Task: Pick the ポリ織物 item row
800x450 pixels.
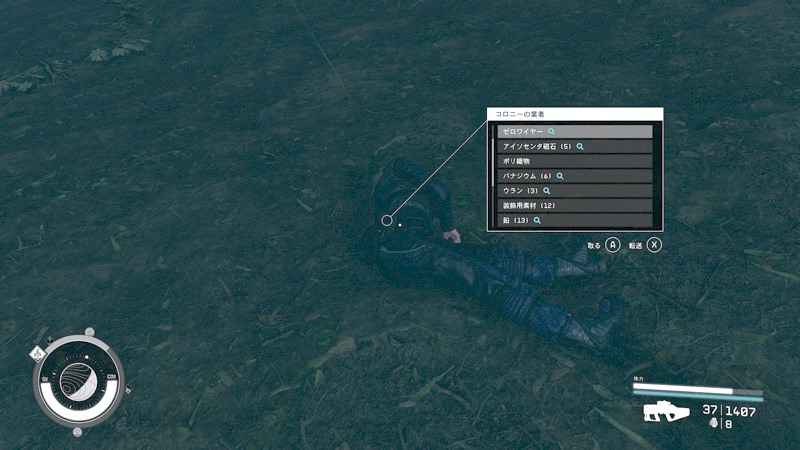Action: click(x=574, y=161)
